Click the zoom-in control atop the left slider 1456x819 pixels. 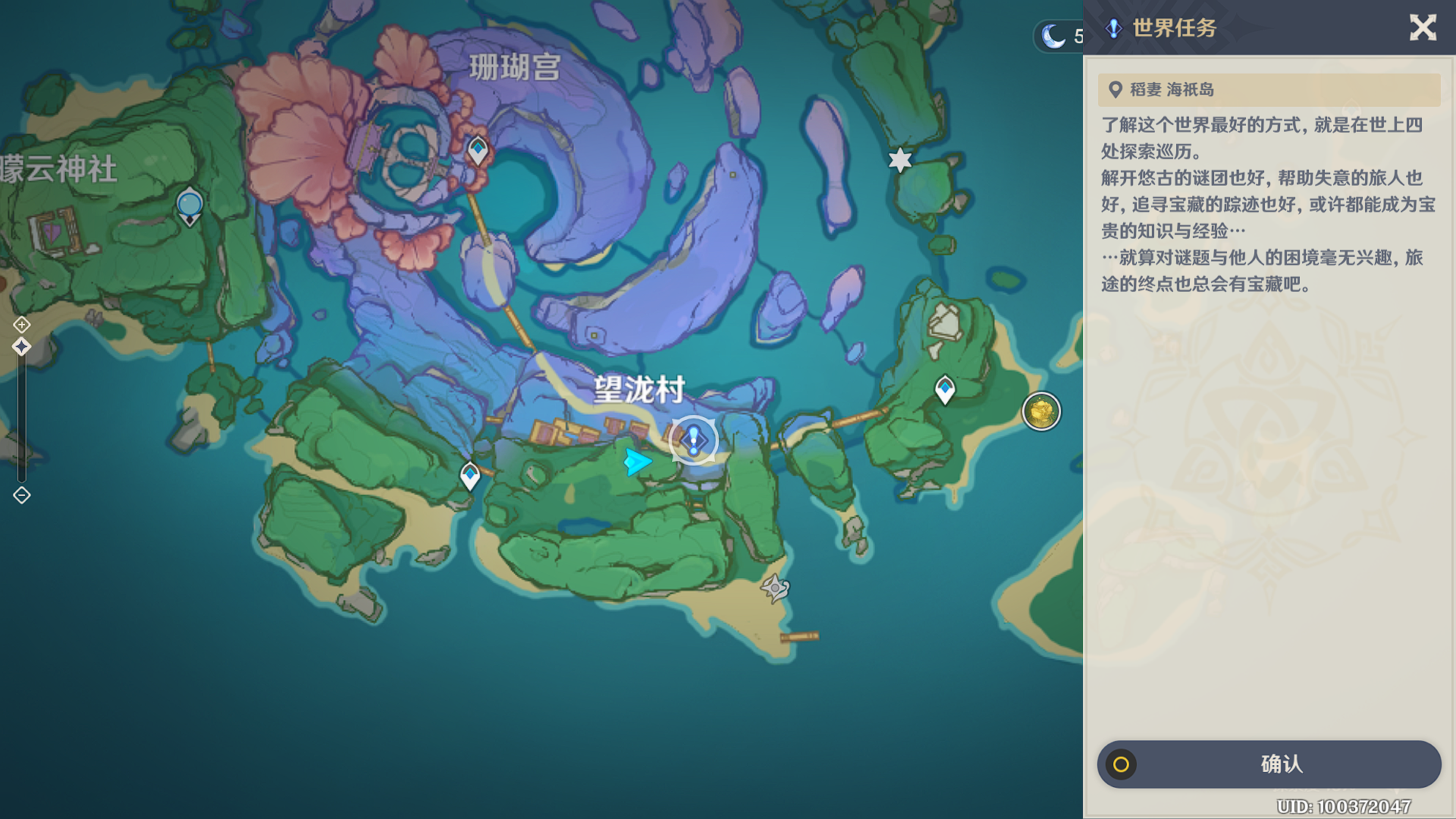point(20,324)
